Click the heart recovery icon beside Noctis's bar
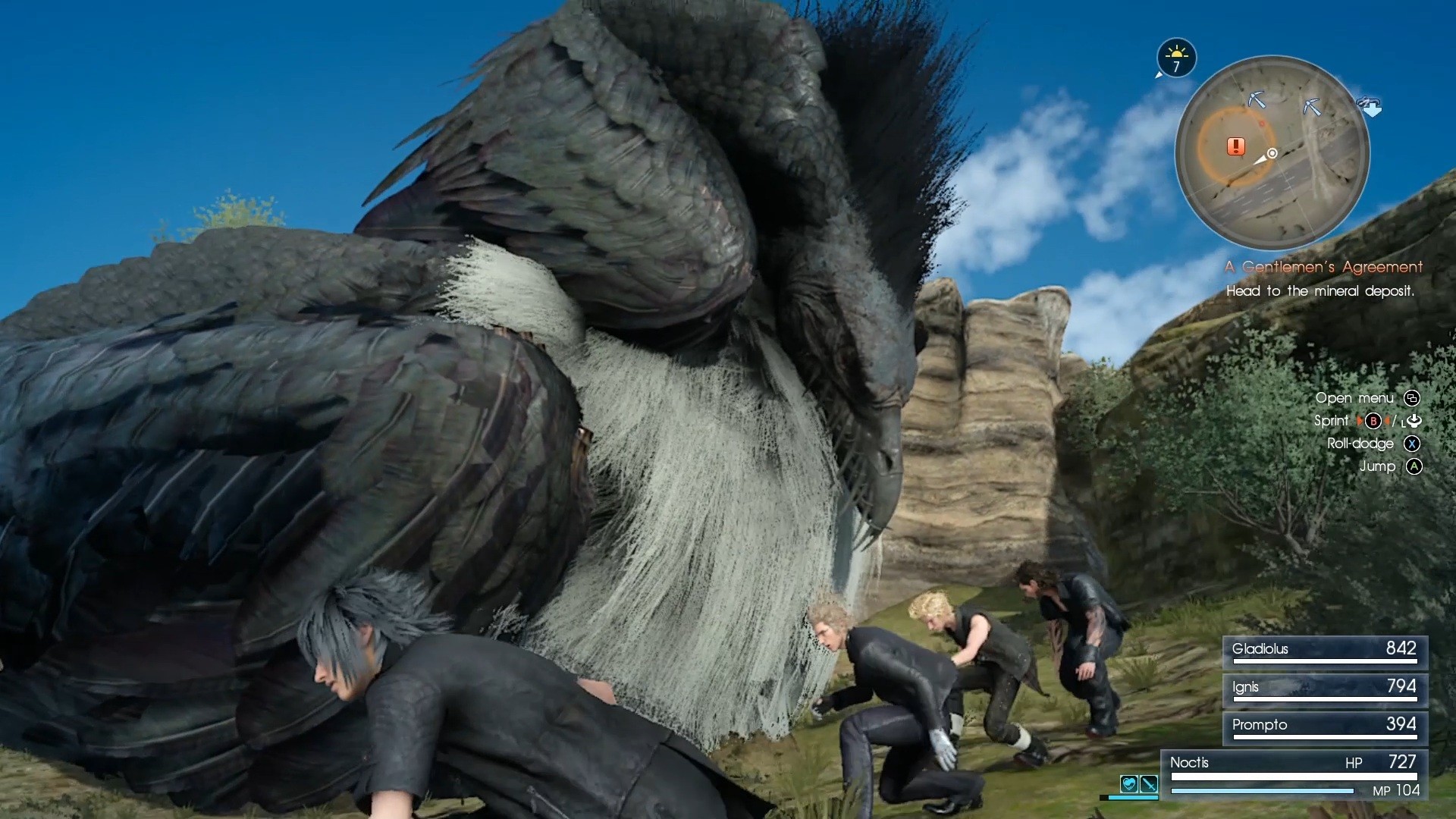Viewport: 1456px width, 819px height. click(1129, 785)
